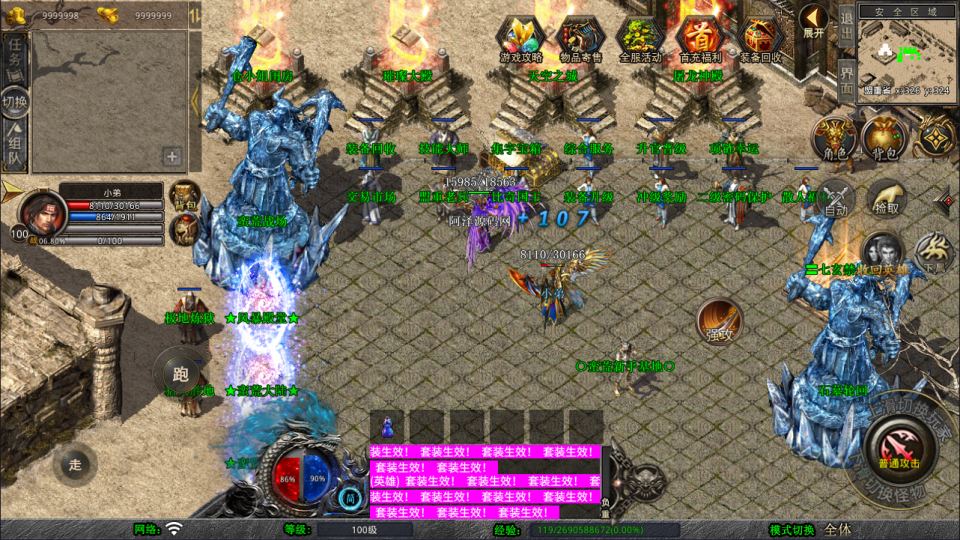Open the 角色 character sheet
Viewport: 960px width, 540px height.
click(833, 138)
